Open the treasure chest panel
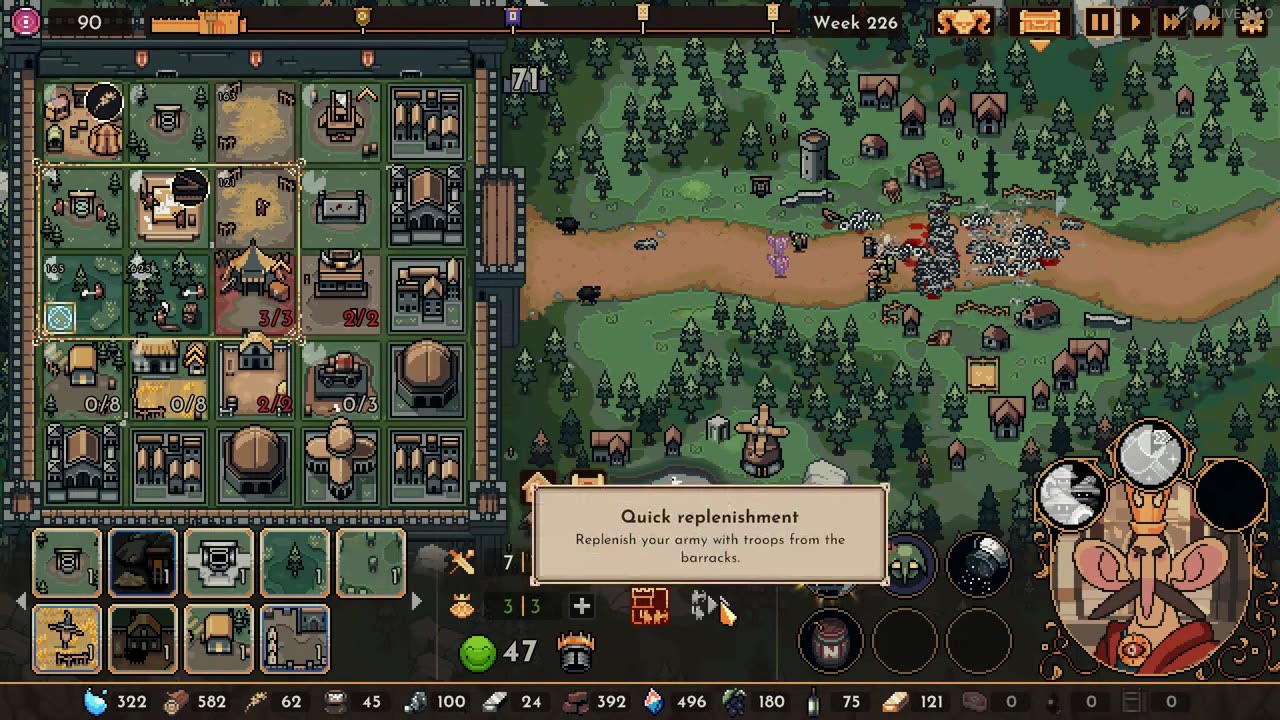The height and width of the screenshot is (720, 1280). pyautogui.click(x=1039, y=22)
